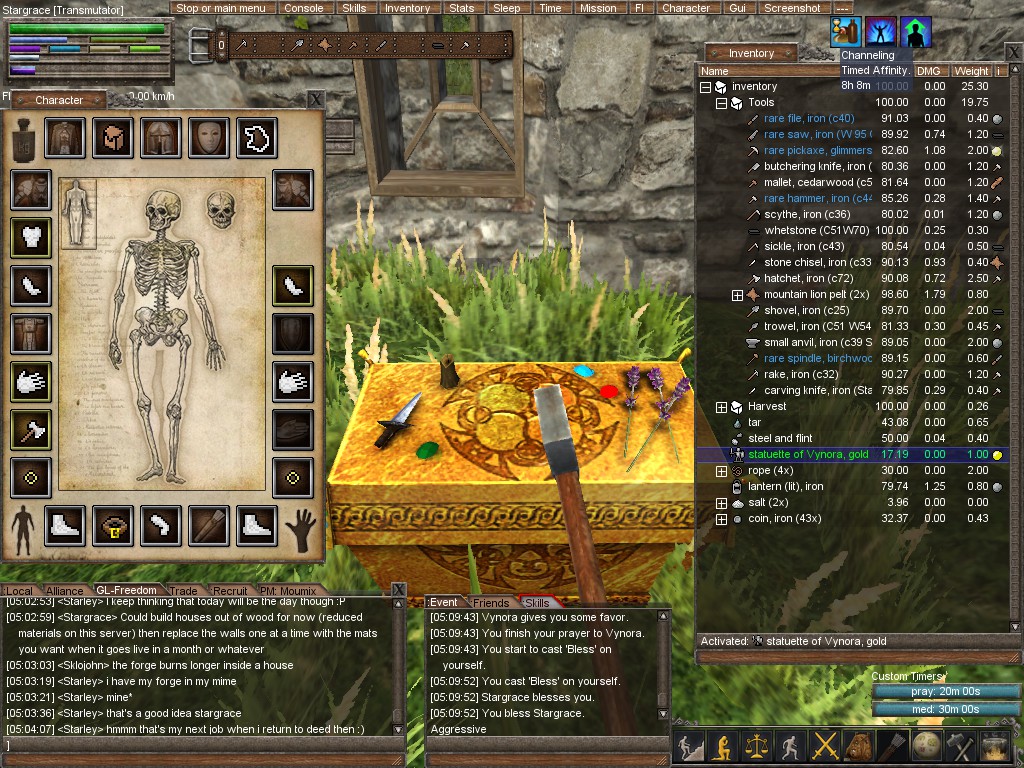The width and height of the screenshot is (1024, 768).
Task: Open the Console from the top bar
Action: (304, 8)
